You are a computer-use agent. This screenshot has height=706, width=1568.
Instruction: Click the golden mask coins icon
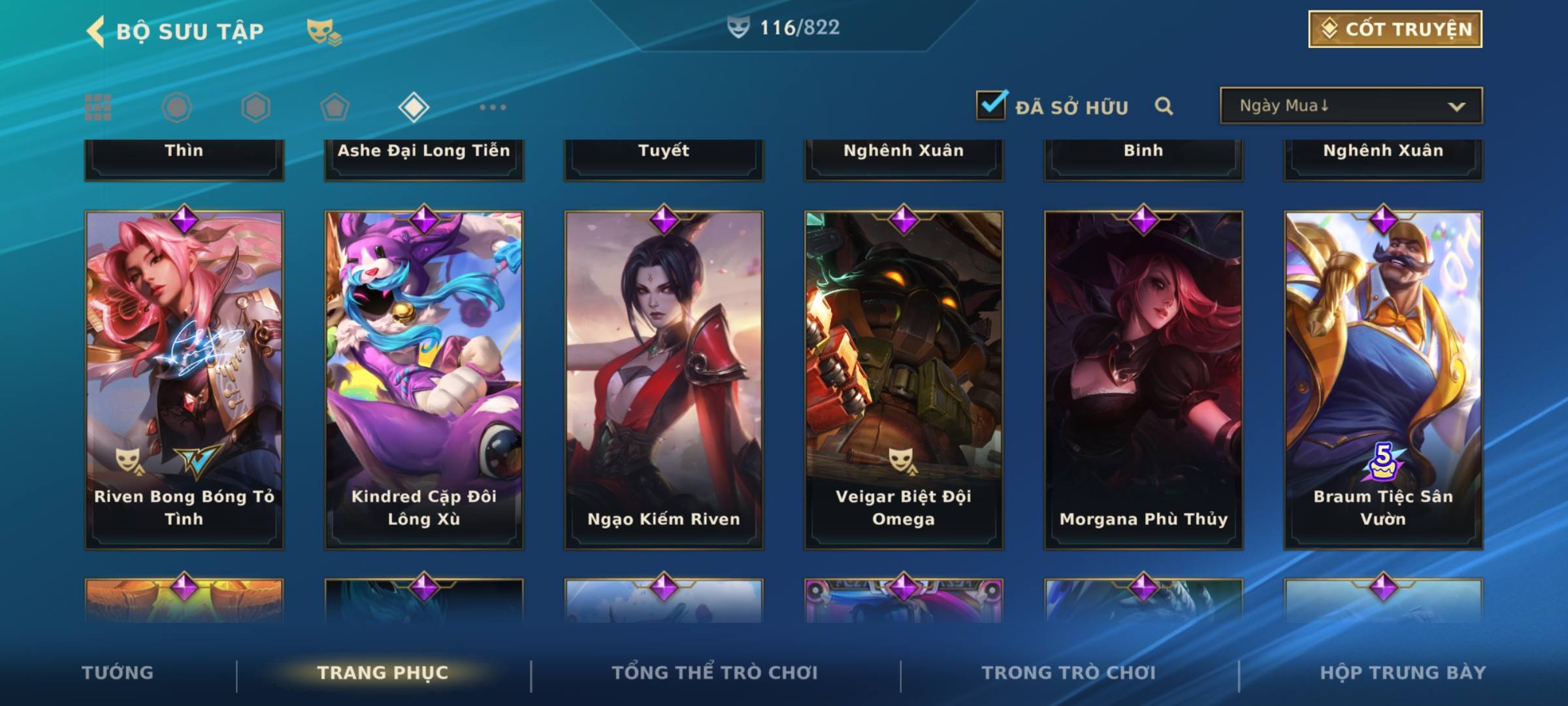tap(323, 31)
